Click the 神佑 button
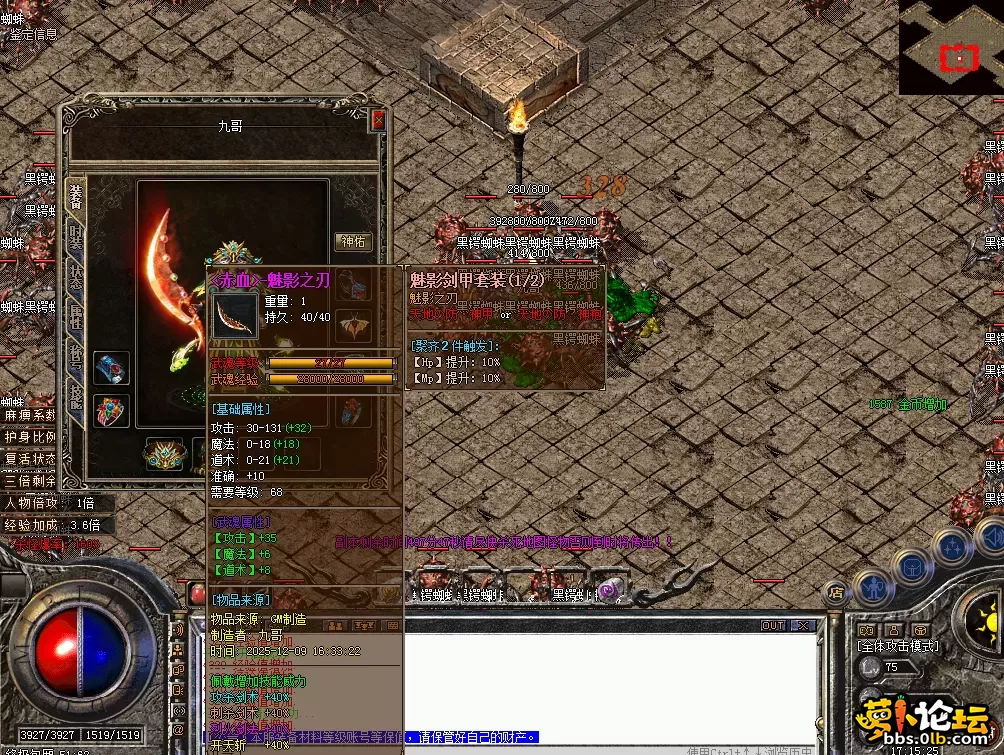The image size is (1004, 755). [352, 242]
